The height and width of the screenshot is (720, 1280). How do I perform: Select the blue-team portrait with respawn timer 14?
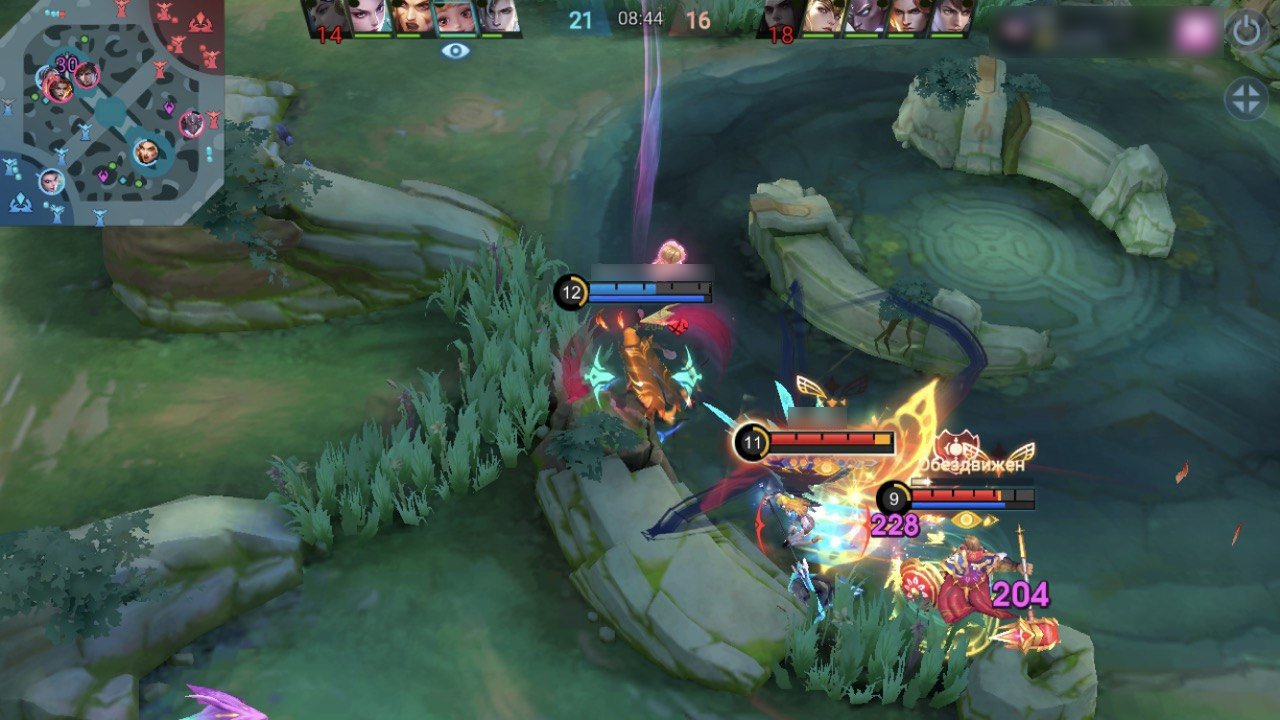click(327, 20)
